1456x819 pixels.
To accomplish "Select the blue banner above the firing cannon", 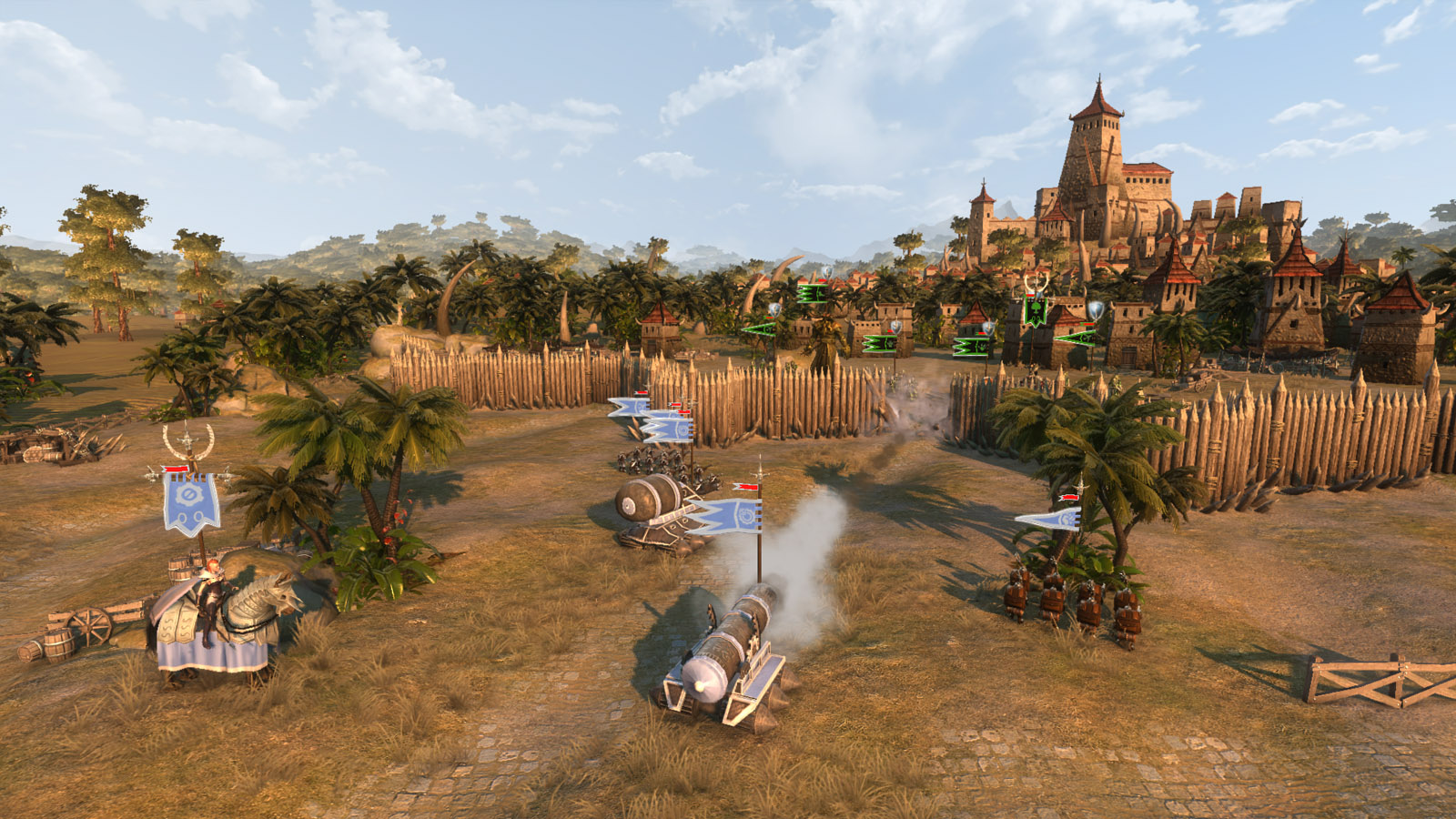I will [x=728, y=515].
